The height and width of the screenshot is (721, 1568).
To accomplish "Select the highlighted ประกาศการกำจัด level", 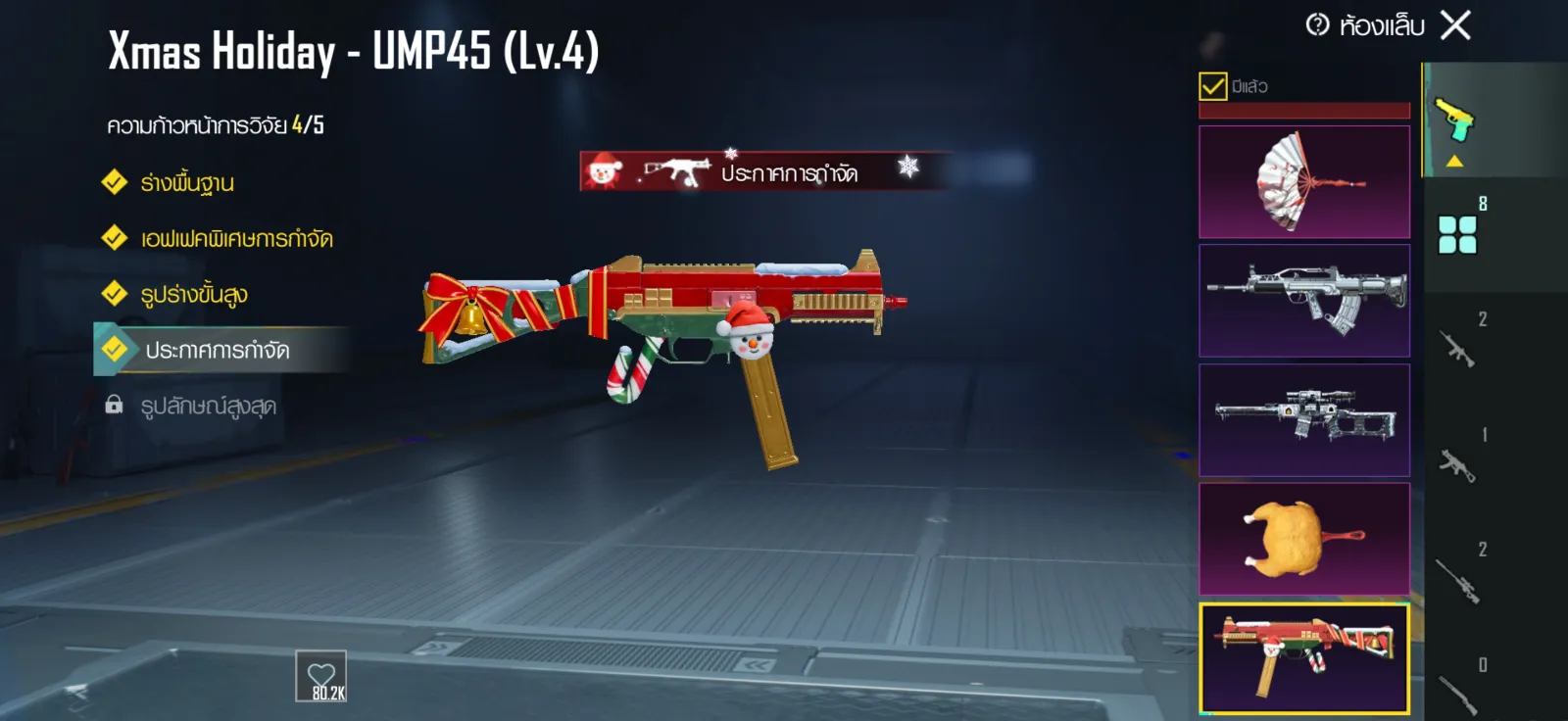I will [x=217, y=351].
